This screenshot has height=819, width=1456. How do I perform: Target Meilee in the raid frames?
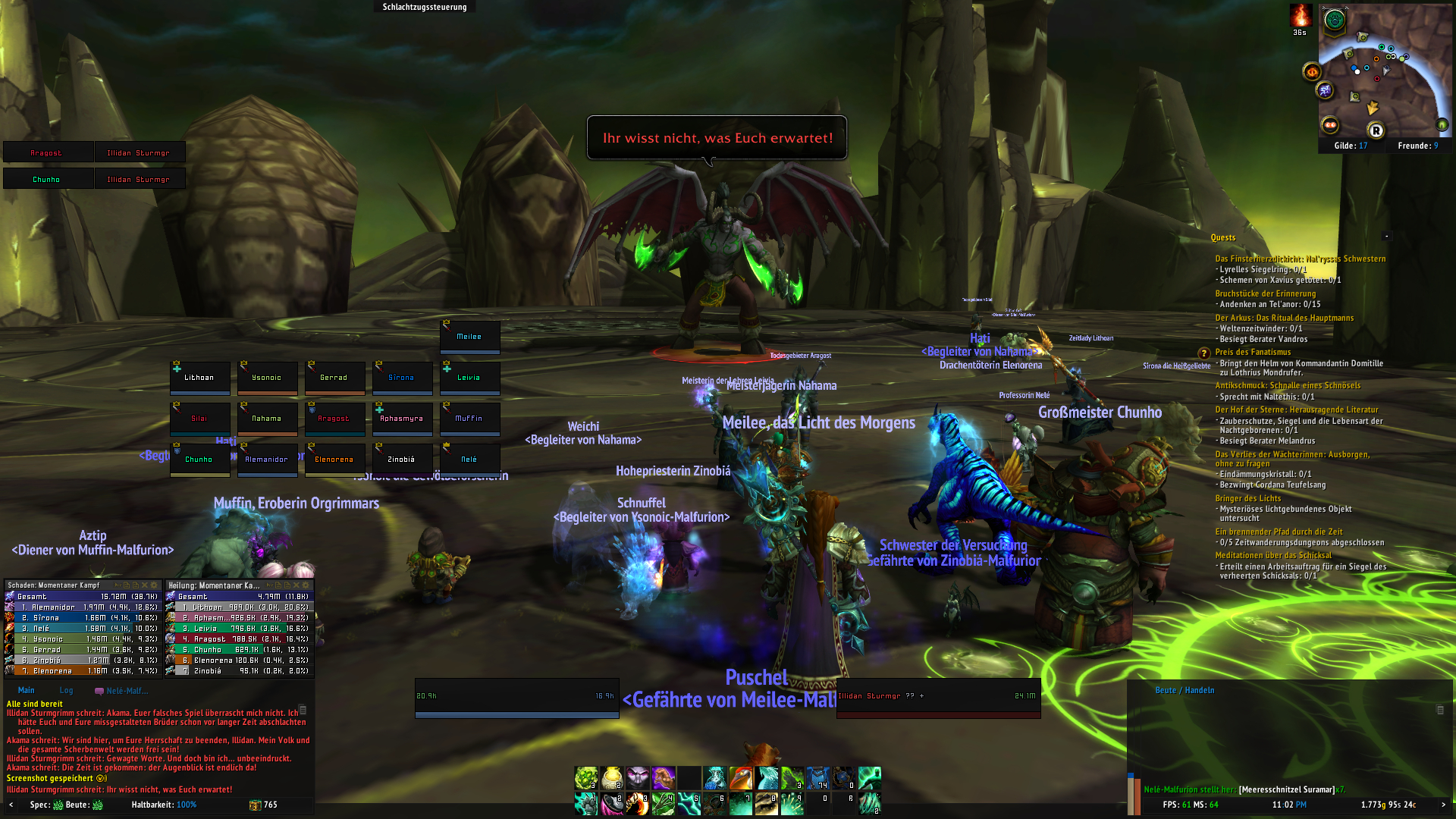coord(469,337)
